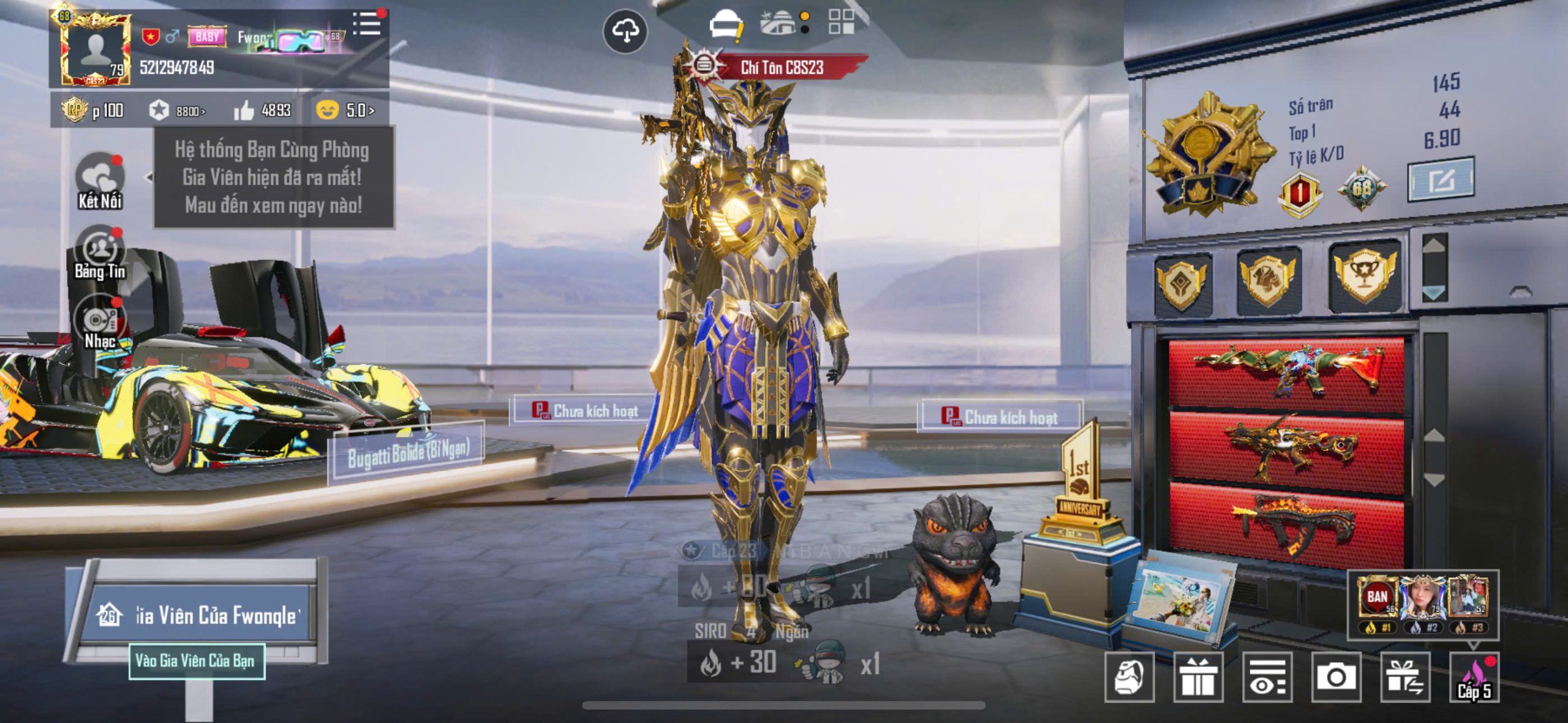Click Vào Gia Viên Của Bạn button

(196, 661)
